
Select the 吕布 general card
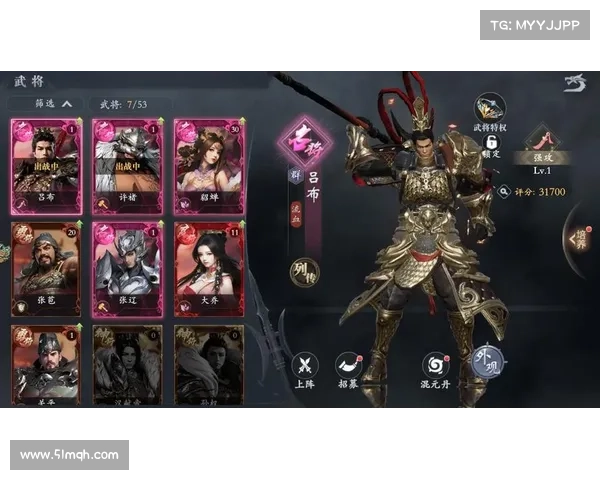[44, 163]
